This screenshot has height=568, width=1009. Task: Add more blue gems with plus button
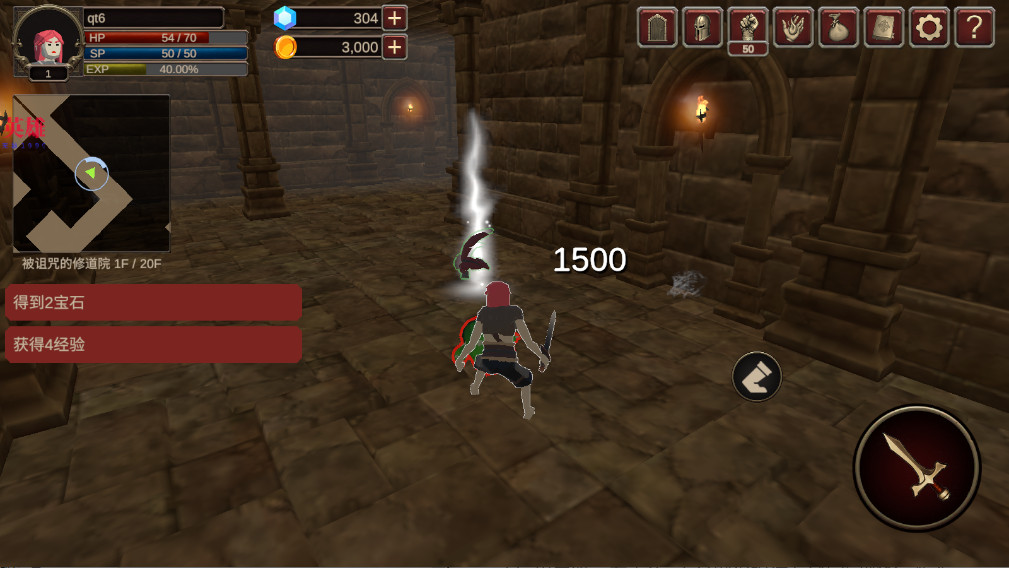click(395, 18)
